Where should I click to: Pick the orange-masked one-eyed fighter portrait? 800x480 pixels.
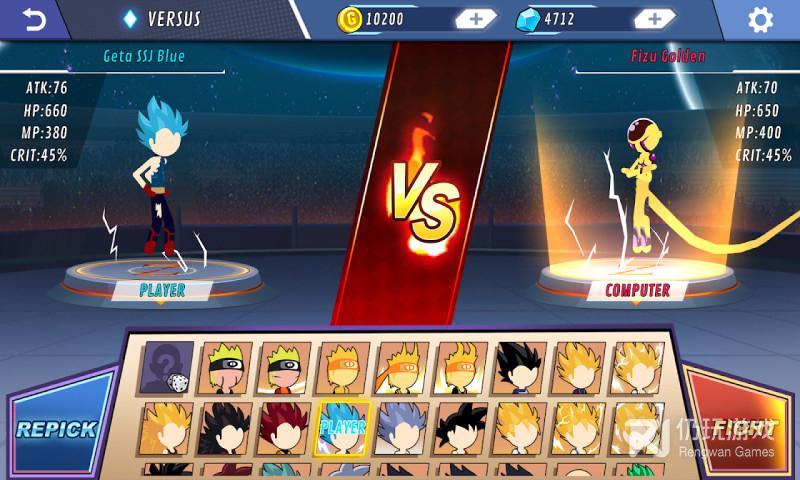point(343,367)
